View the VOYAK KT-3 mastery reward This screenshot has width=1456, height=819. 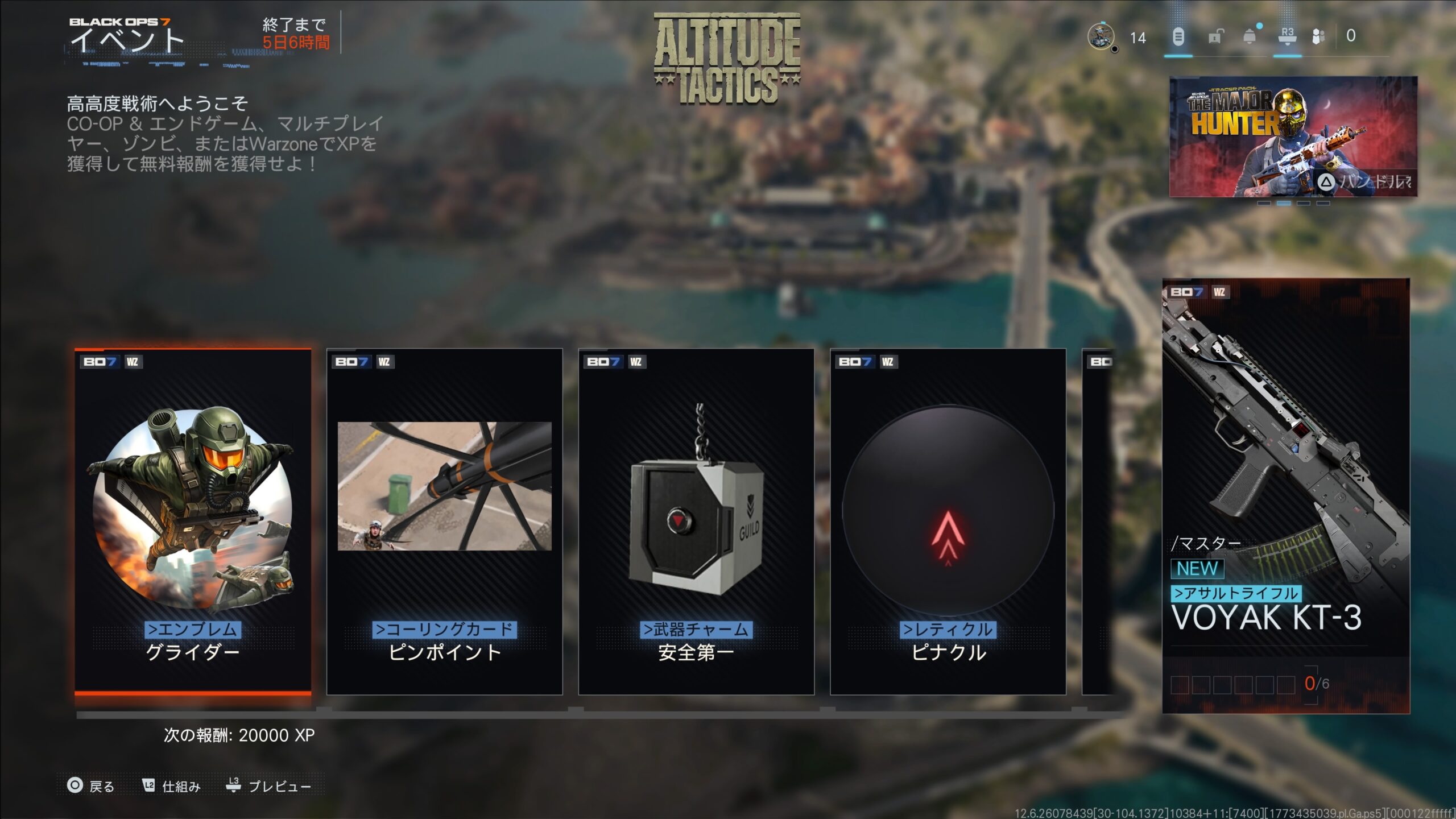tap(1285, 495)
